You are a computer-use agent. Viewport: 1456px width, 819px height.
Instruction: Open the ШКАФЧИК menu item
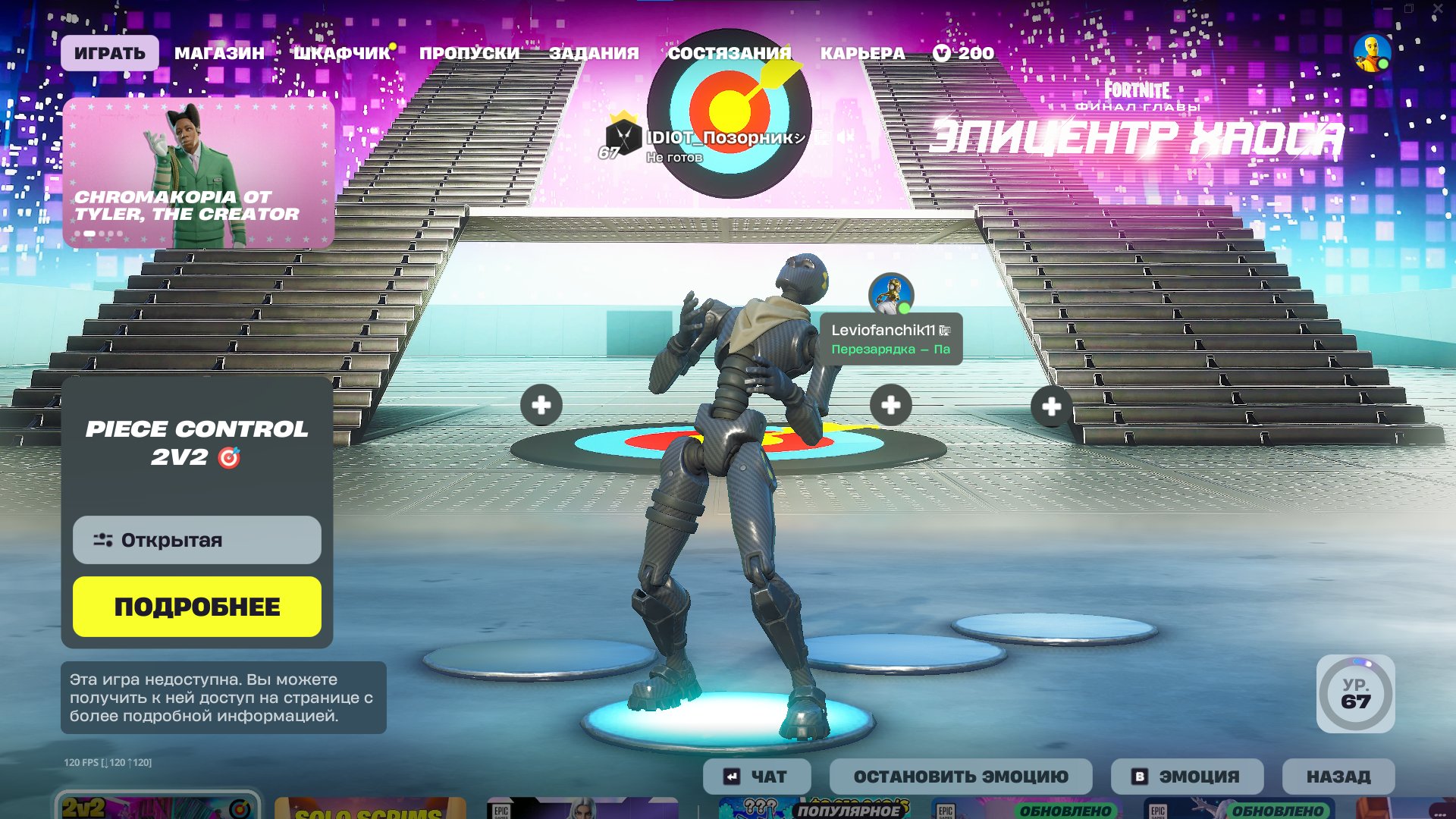(x=342, y=52)
